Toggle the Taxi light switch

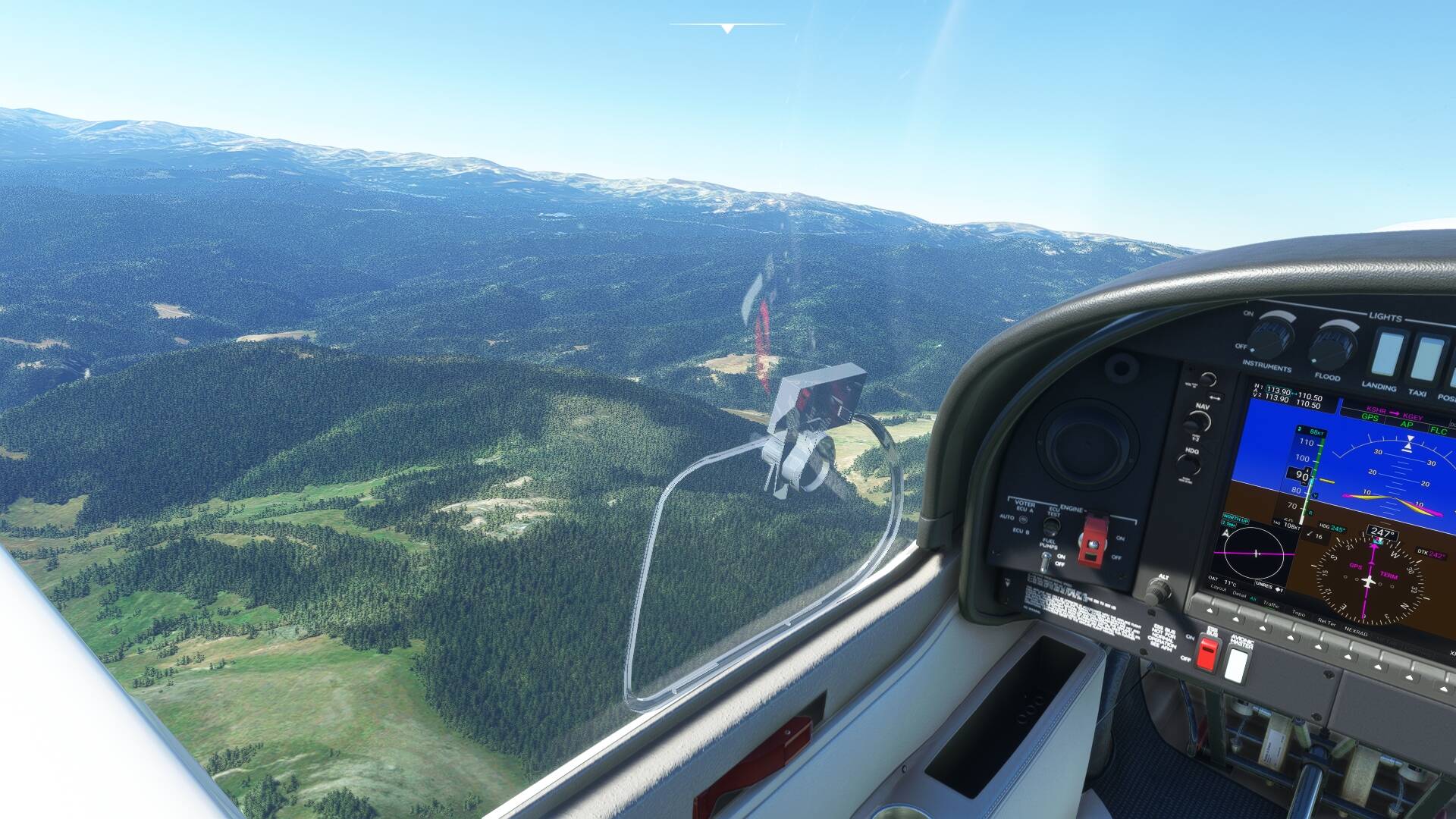click(x=1426, y=359)
